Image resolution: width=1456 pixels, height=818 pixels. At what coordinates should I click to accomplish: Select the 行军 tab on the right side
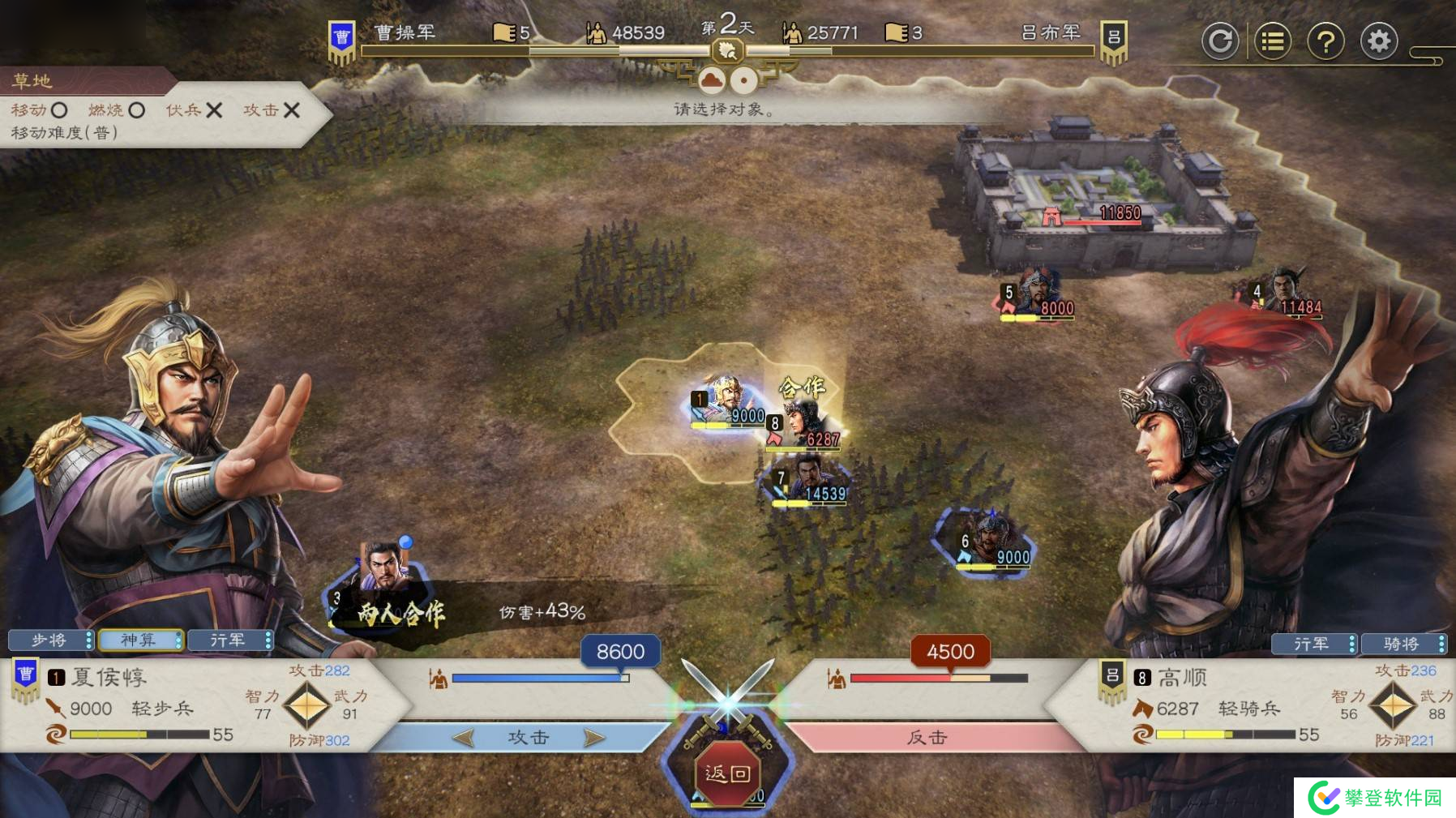tap(1313, 645)
